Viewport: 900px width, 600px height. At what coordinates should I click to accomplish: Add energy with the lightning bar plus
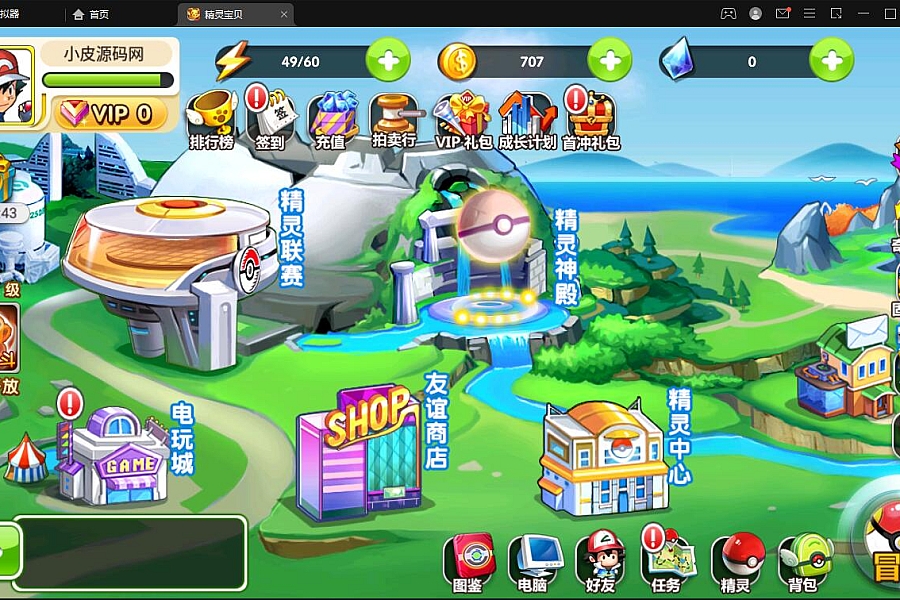[x=387, y=61]
